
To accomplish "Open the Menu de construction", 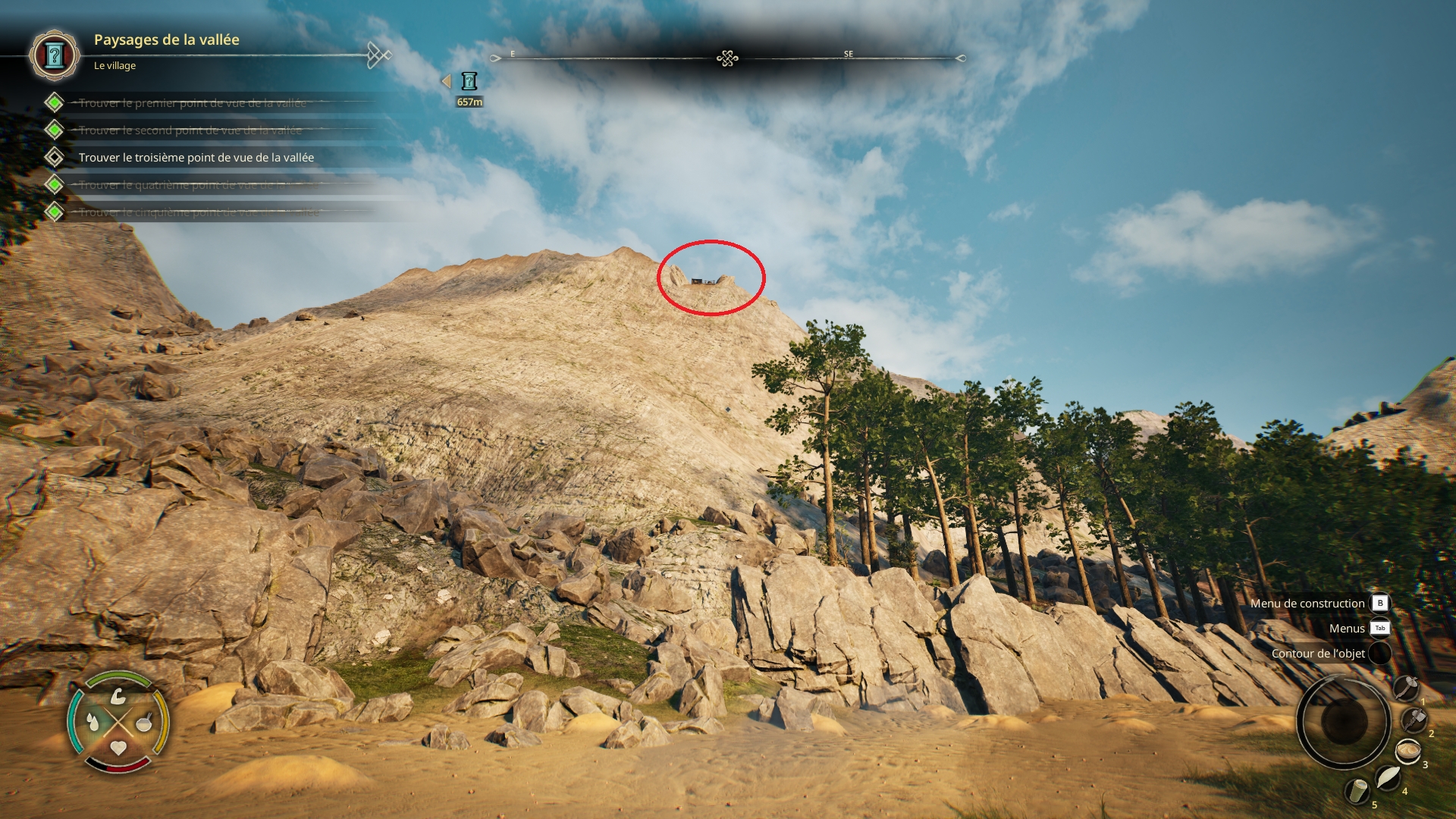I will (x=1307, y=604).
